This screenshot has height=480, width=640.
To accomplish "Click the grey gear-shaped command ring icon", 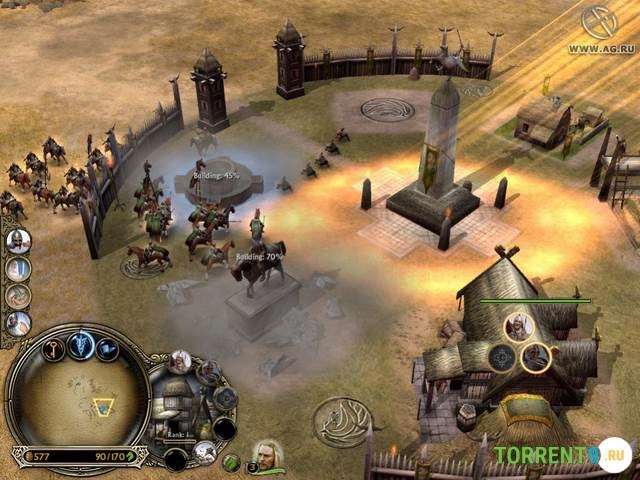I will (x=225, y=397).
